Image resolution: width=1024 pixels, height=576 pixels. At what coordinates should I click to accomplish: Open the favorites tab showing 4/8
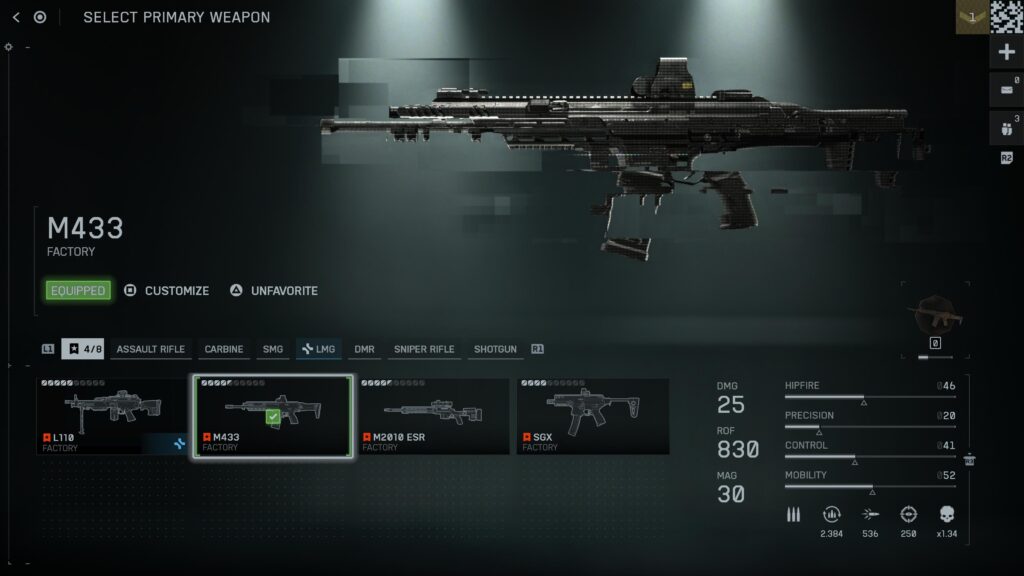[83, 349]
